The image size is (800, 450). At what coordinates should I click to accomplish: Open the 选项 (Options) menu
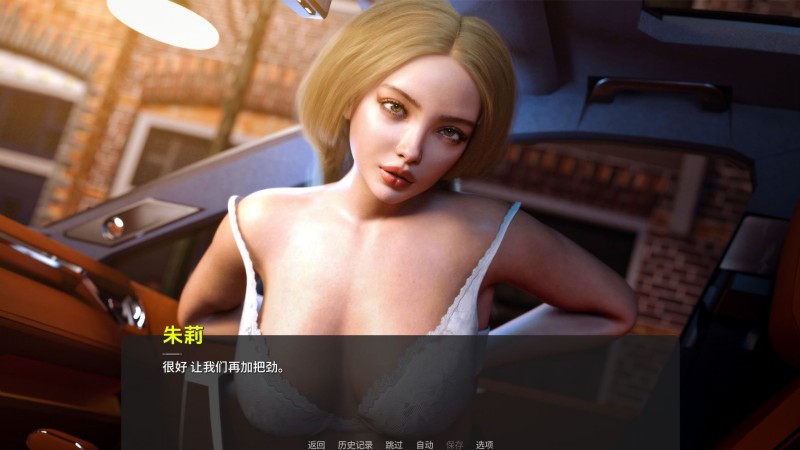point(484,444)
